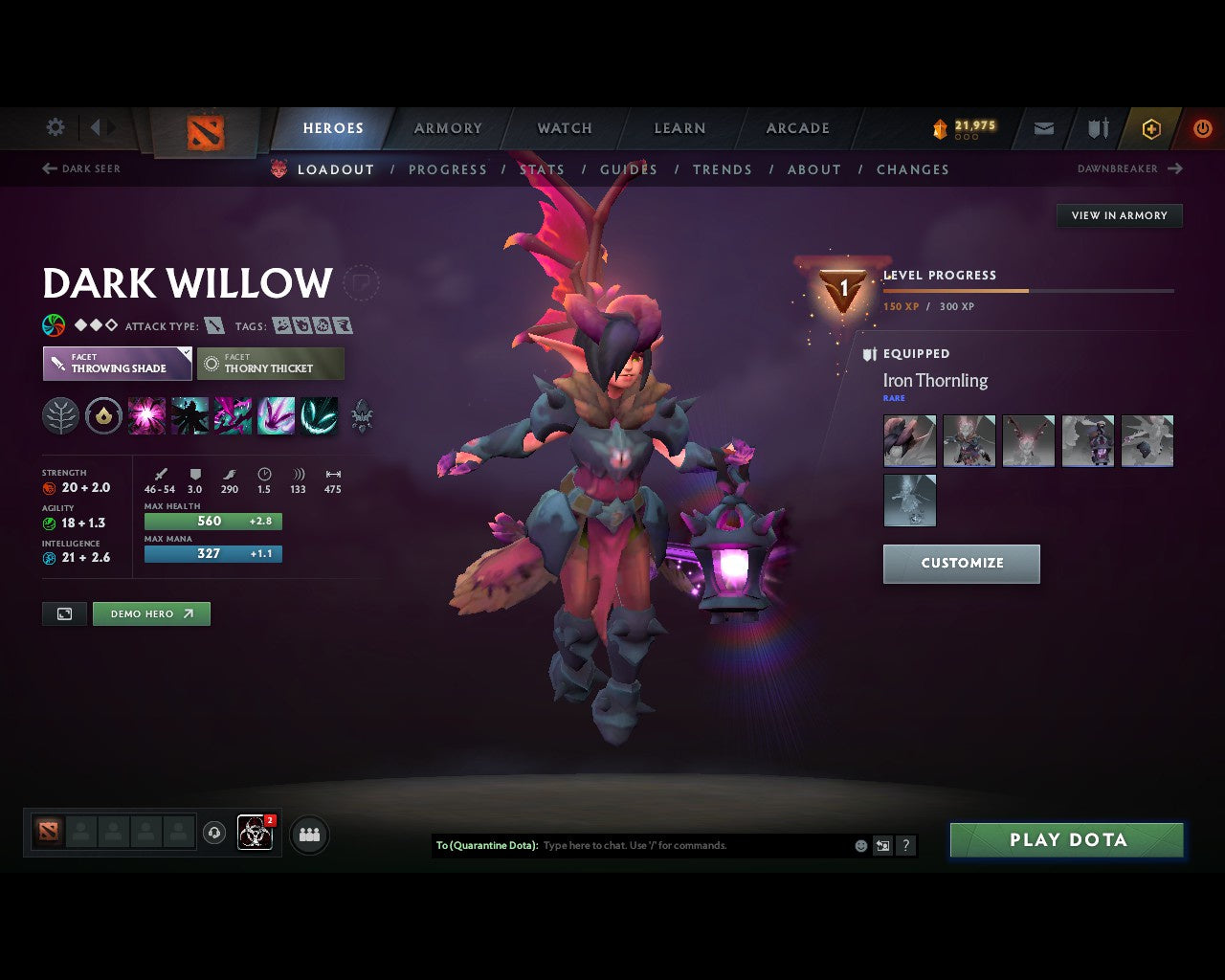Click the CUSTOMIZE button under Equipped

pyautogui.click(x=961, y=564)
